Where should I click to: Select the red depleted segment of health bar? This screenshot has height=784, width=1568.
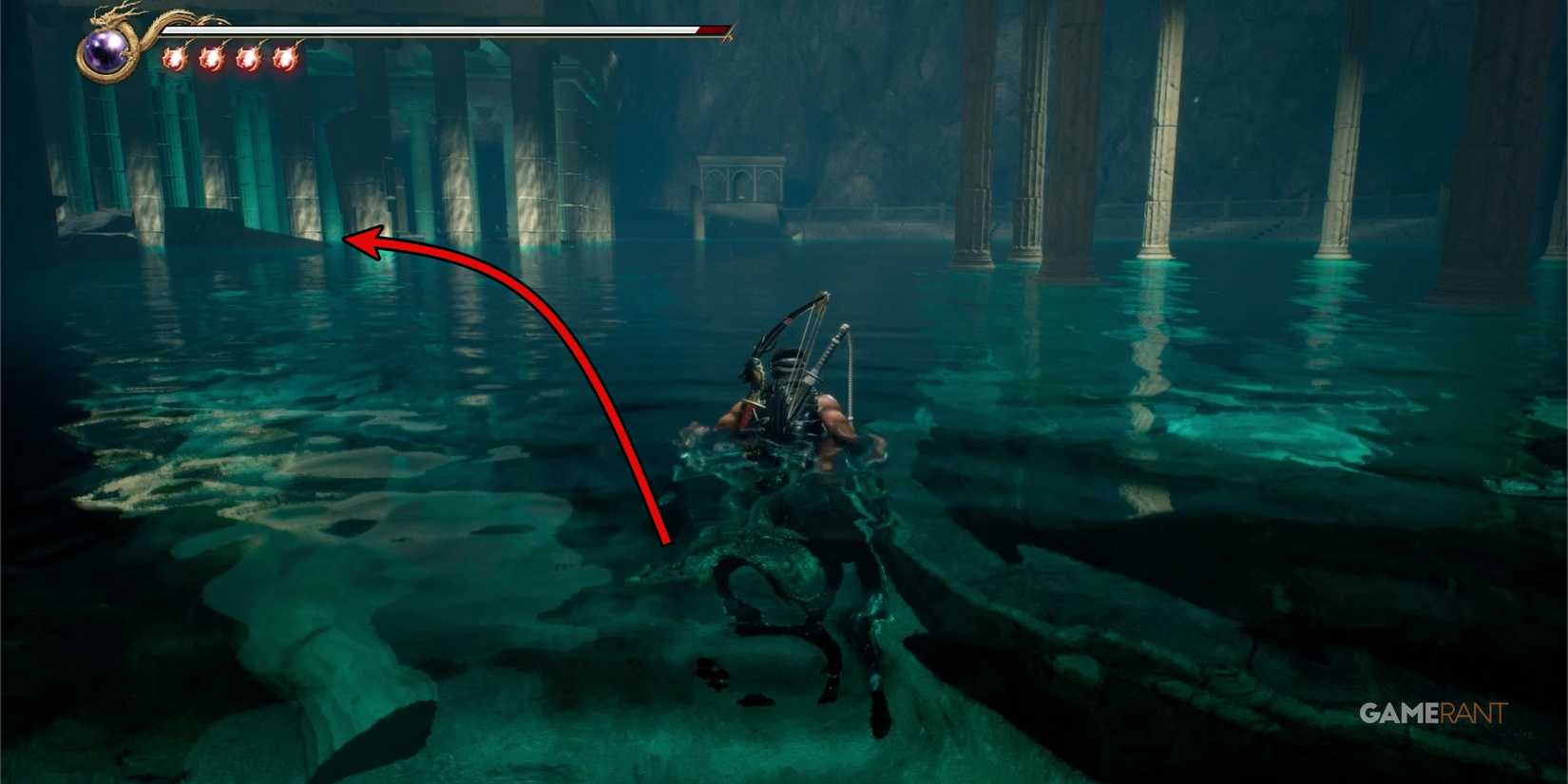(711, 29)
